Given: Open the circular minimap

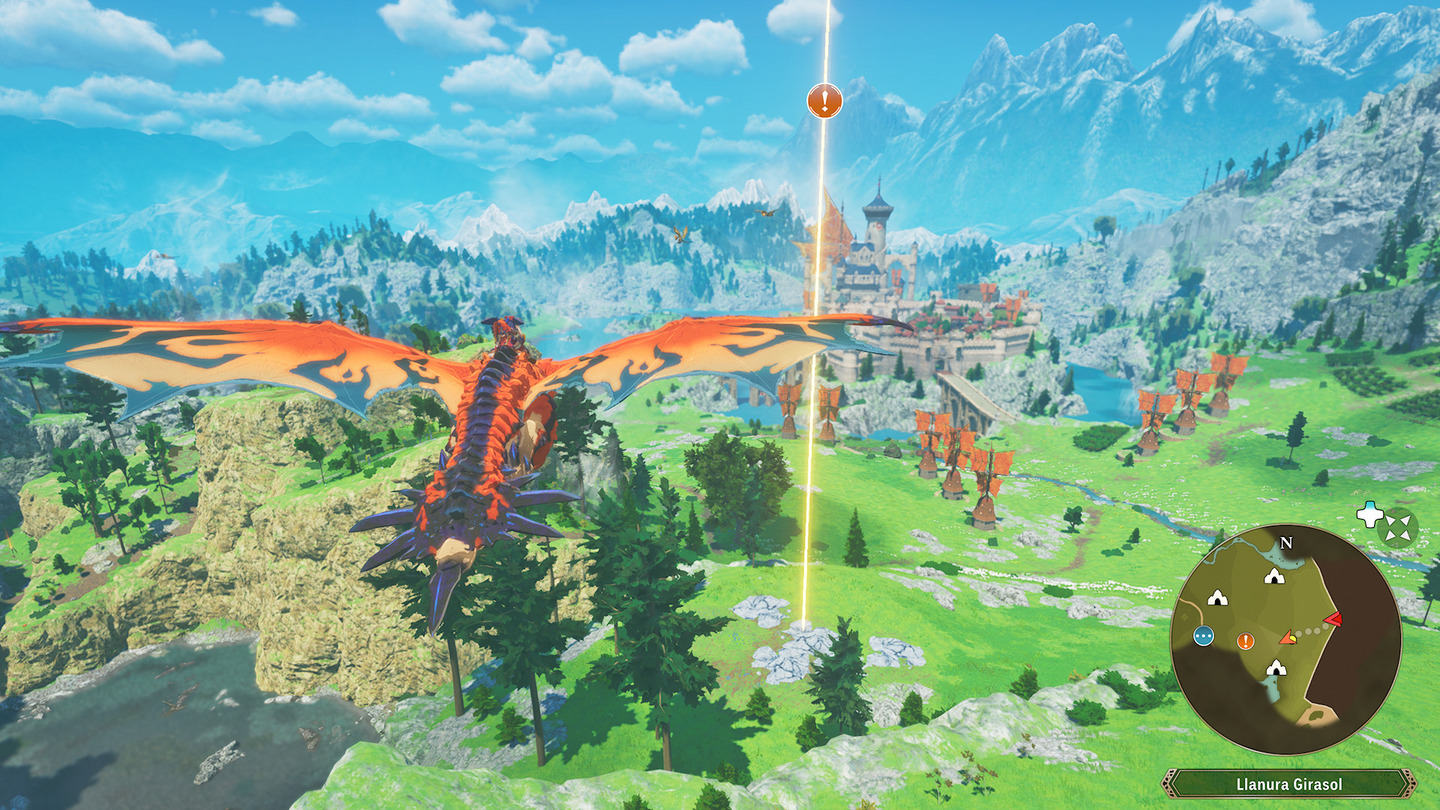Looking at the screenshot, I should pyautogui.click(x=1285, y=640).
